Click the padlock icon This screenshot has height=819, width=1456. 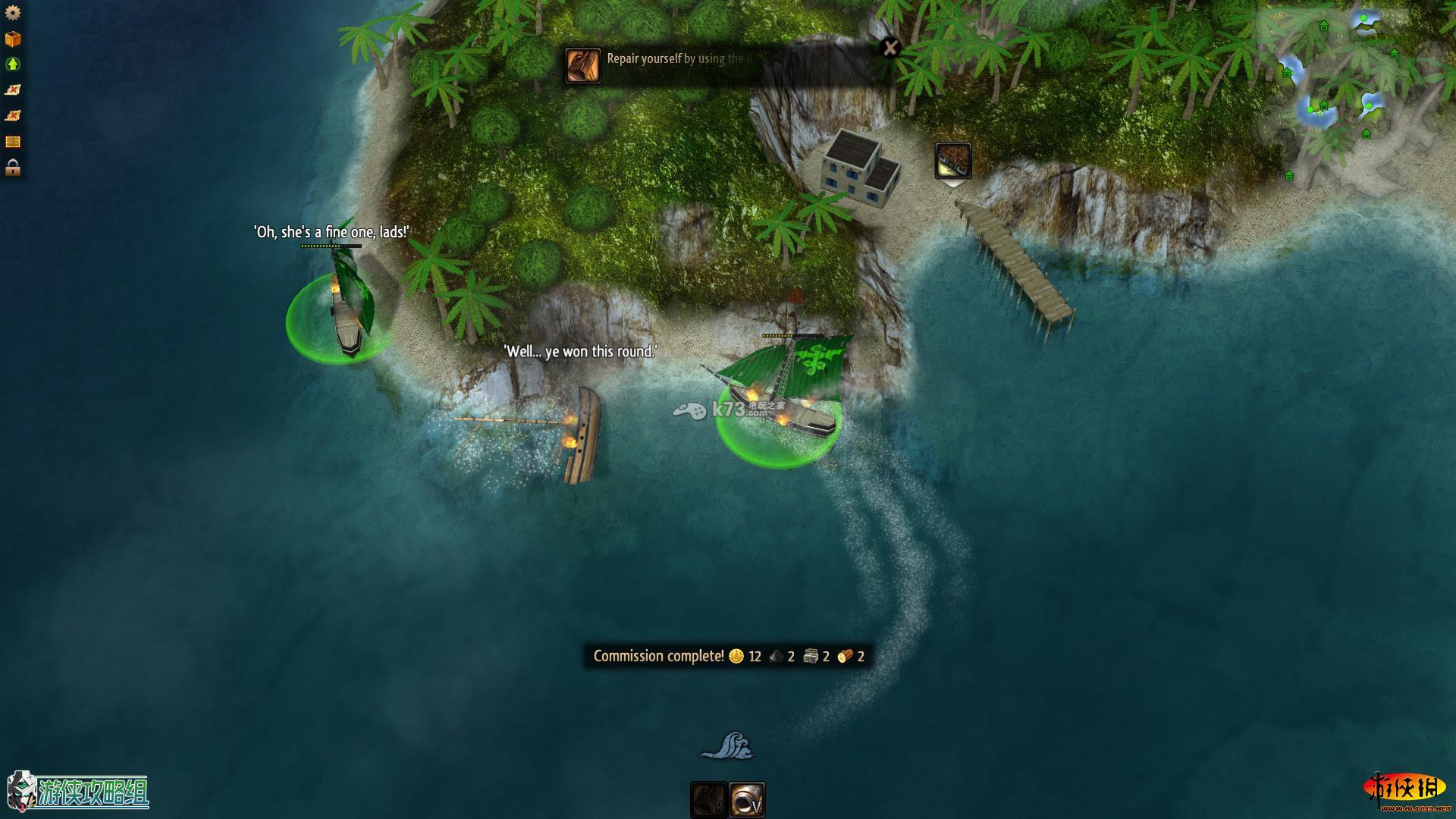coord(13,168)
